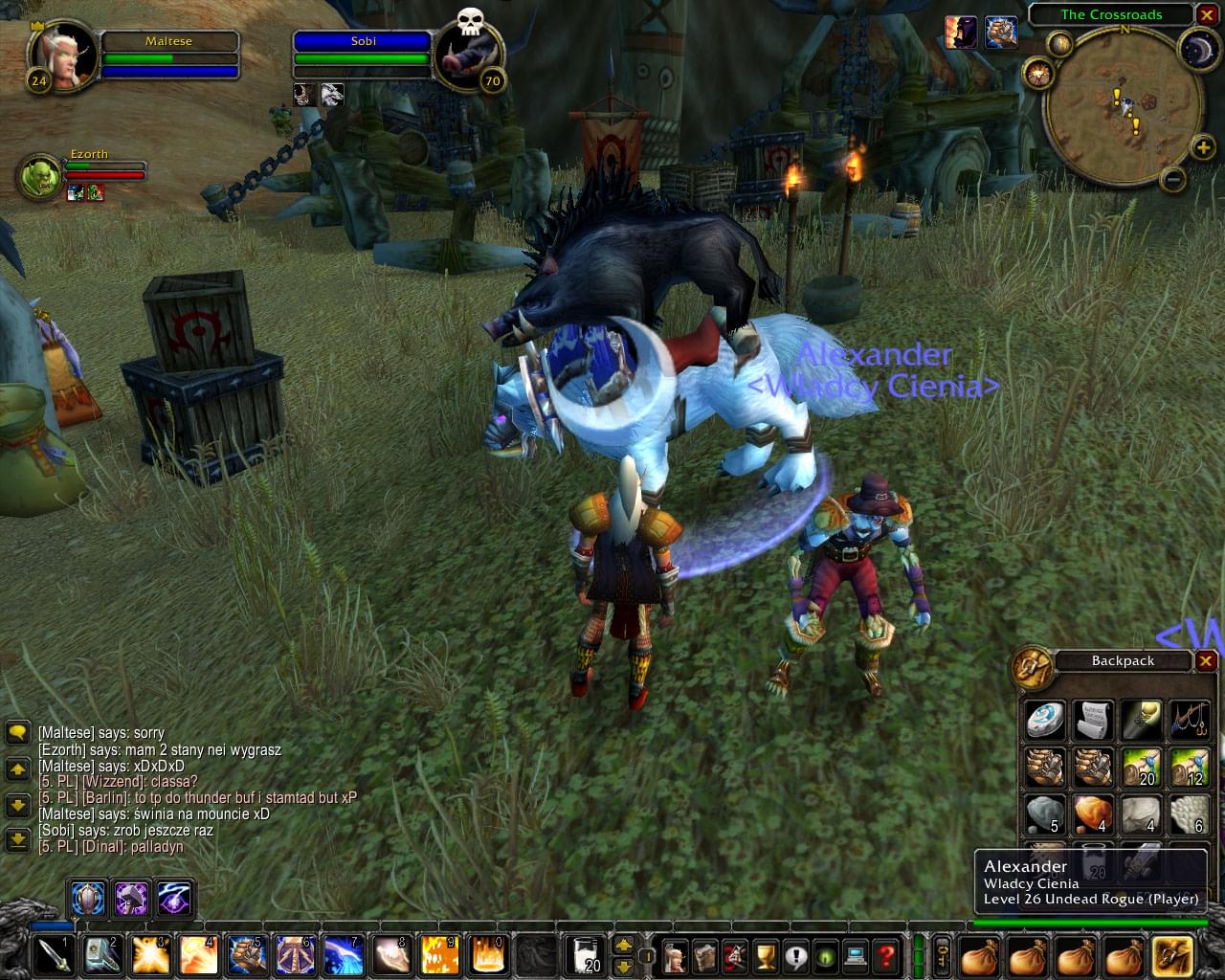Use the glass of milk on action bar
This screenshot has width=1225, height=980.
(x=585, y=955)
